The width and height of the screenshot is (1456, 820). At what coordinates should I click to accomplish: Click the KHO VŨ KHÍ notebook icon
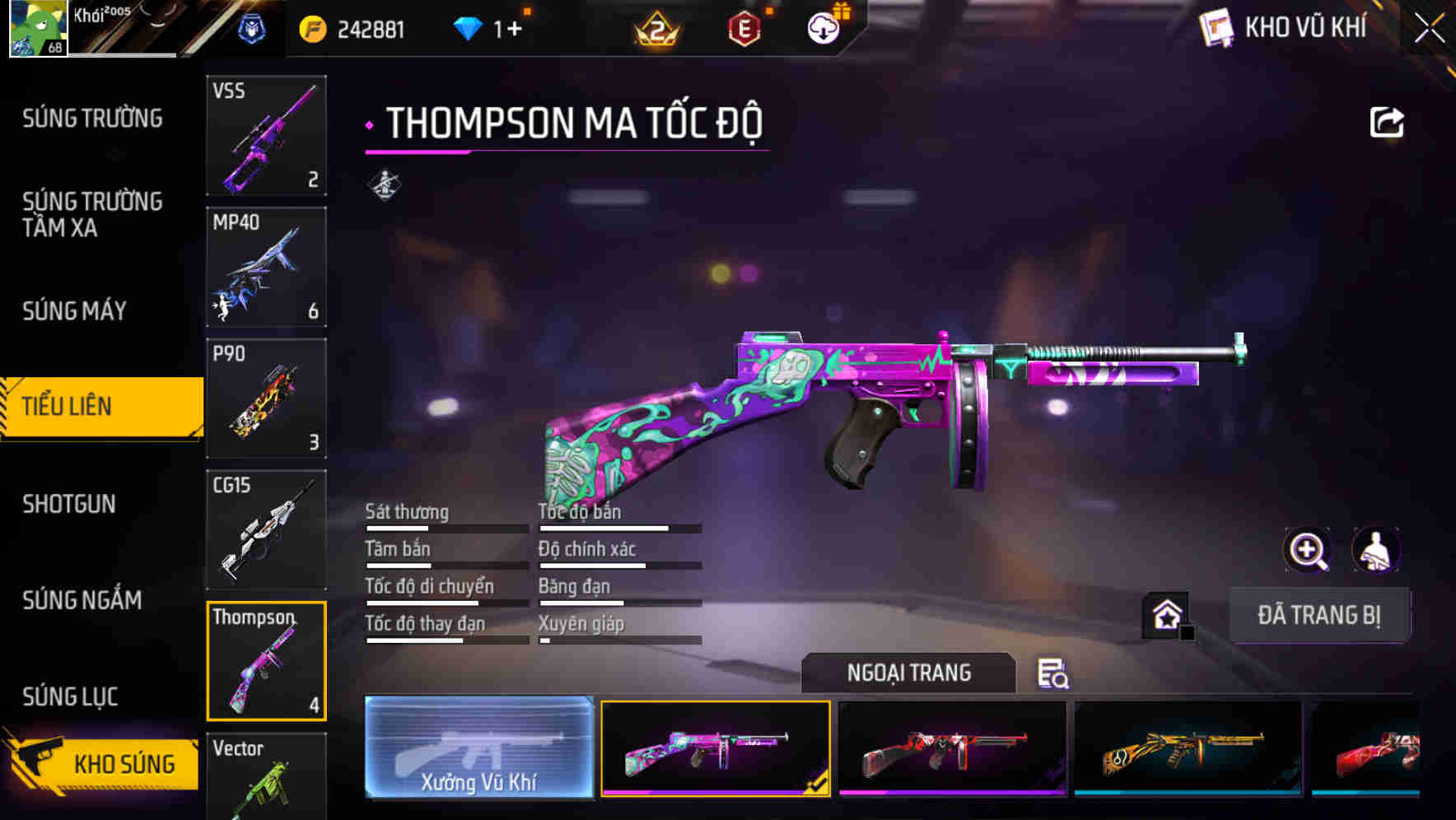coord(1216,27)
